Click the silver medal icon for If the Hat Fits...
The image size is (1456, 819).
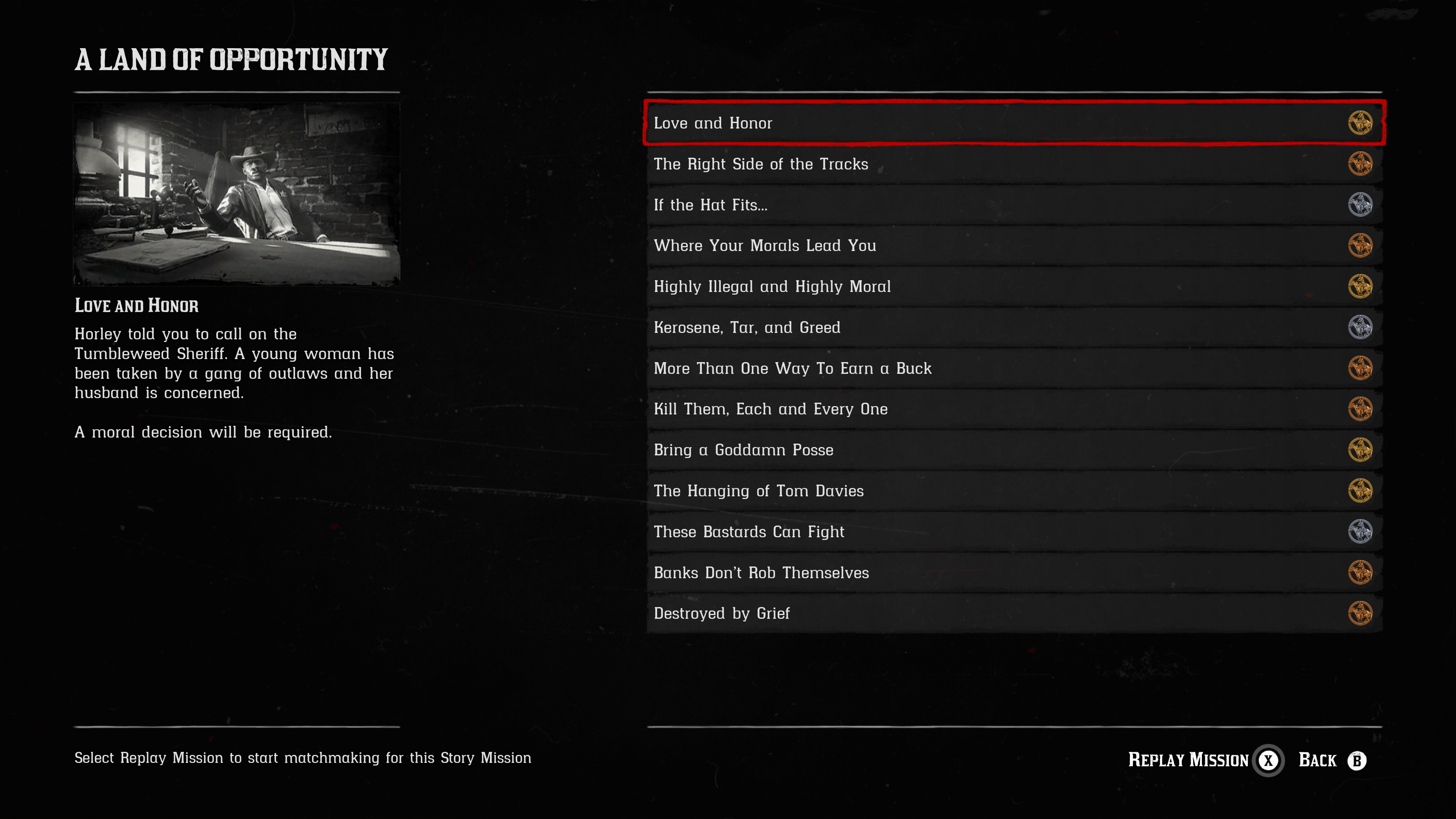coord(1360,205)
